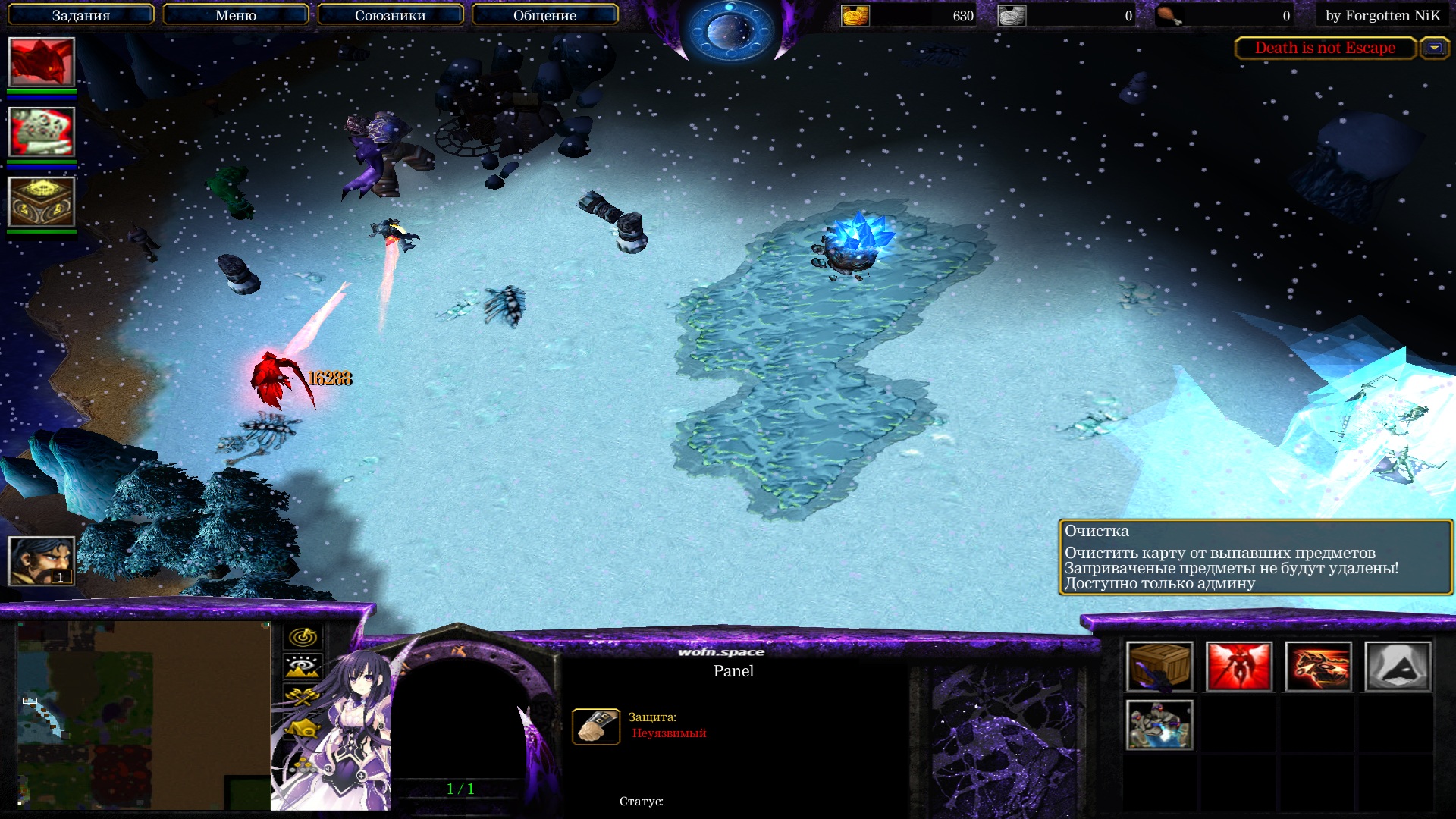Viewport: 1456px width, 819px height.
Task: Toggle ally colors with crossed axes icon
Action: click(x=303, y=698)
